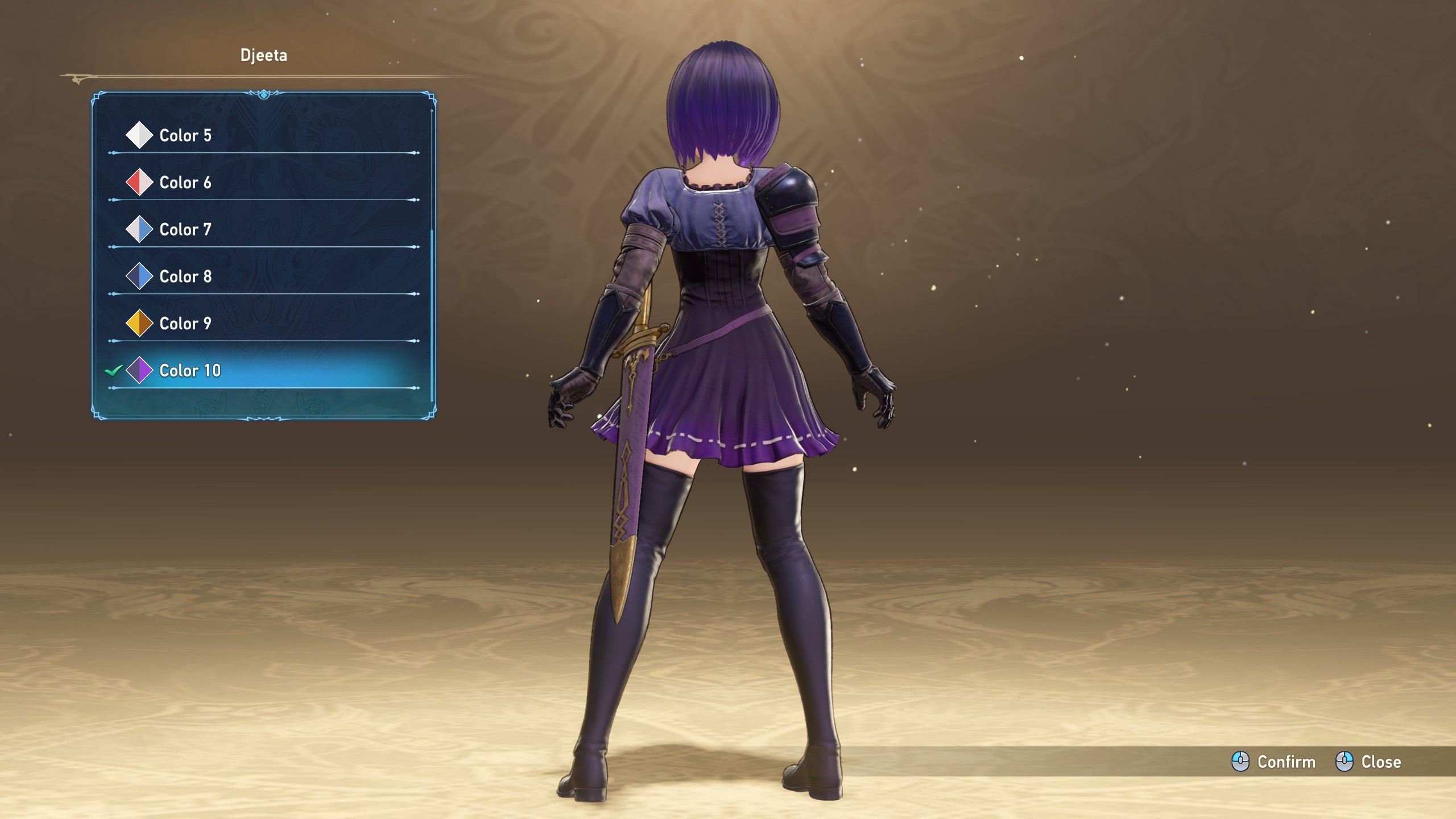
Task: Select the highlighted Color 10 entry
Action: 190,371
